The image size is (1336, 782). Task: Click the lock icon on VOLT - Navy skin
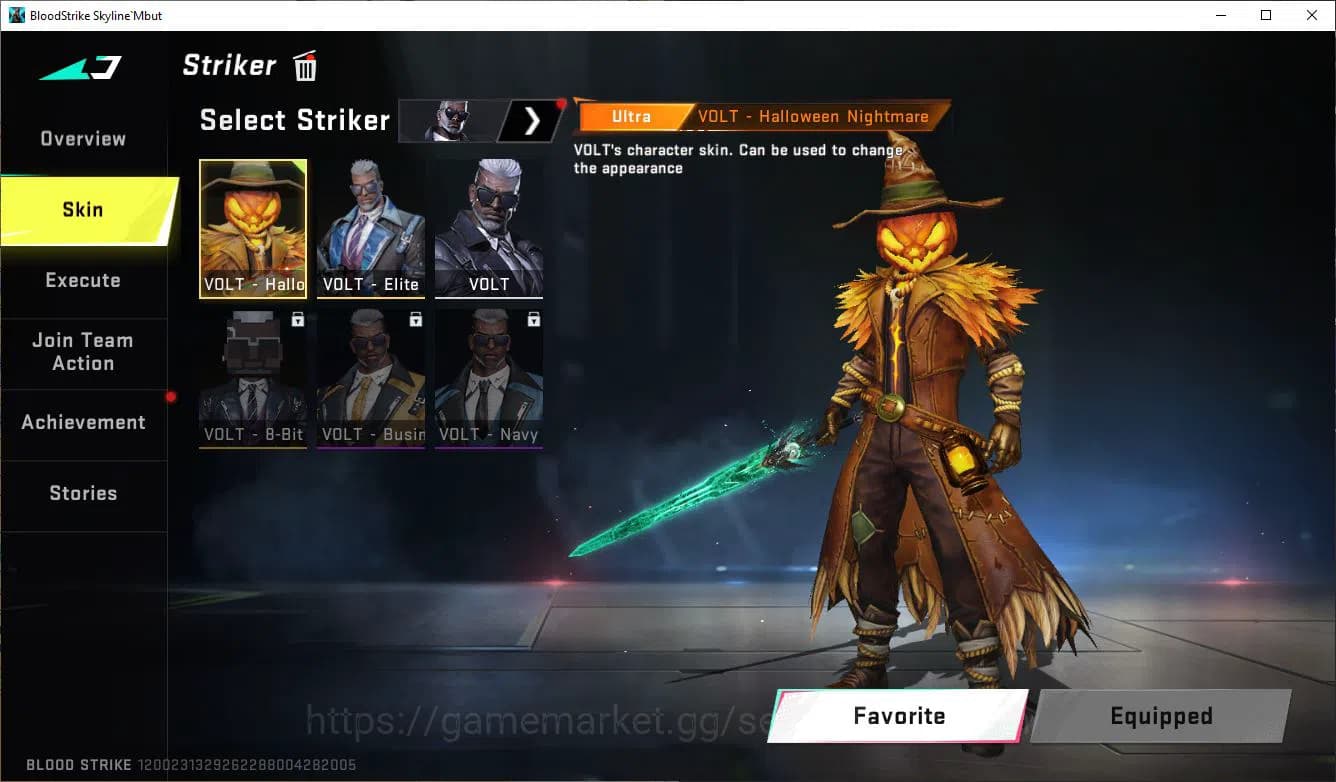531,317
